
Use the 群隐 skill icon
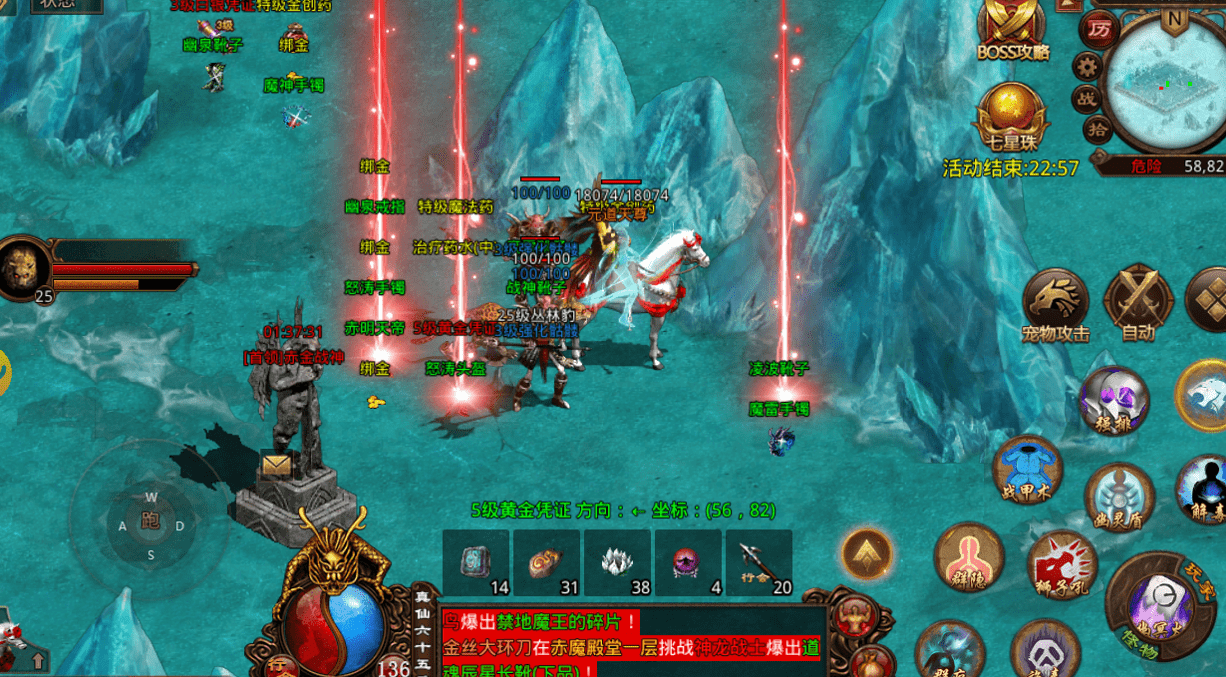[x=968, y=556]
